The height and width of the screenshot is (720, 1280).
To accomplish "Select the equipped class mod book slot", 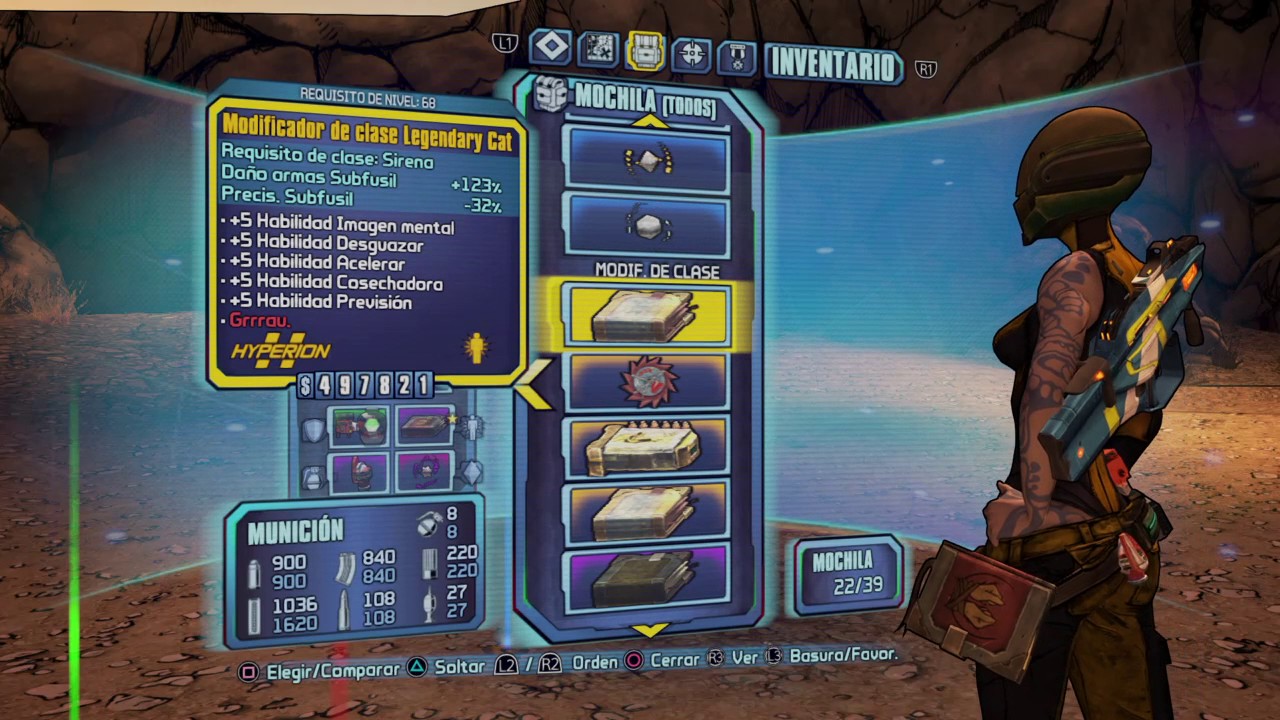I will click(425, 426).
